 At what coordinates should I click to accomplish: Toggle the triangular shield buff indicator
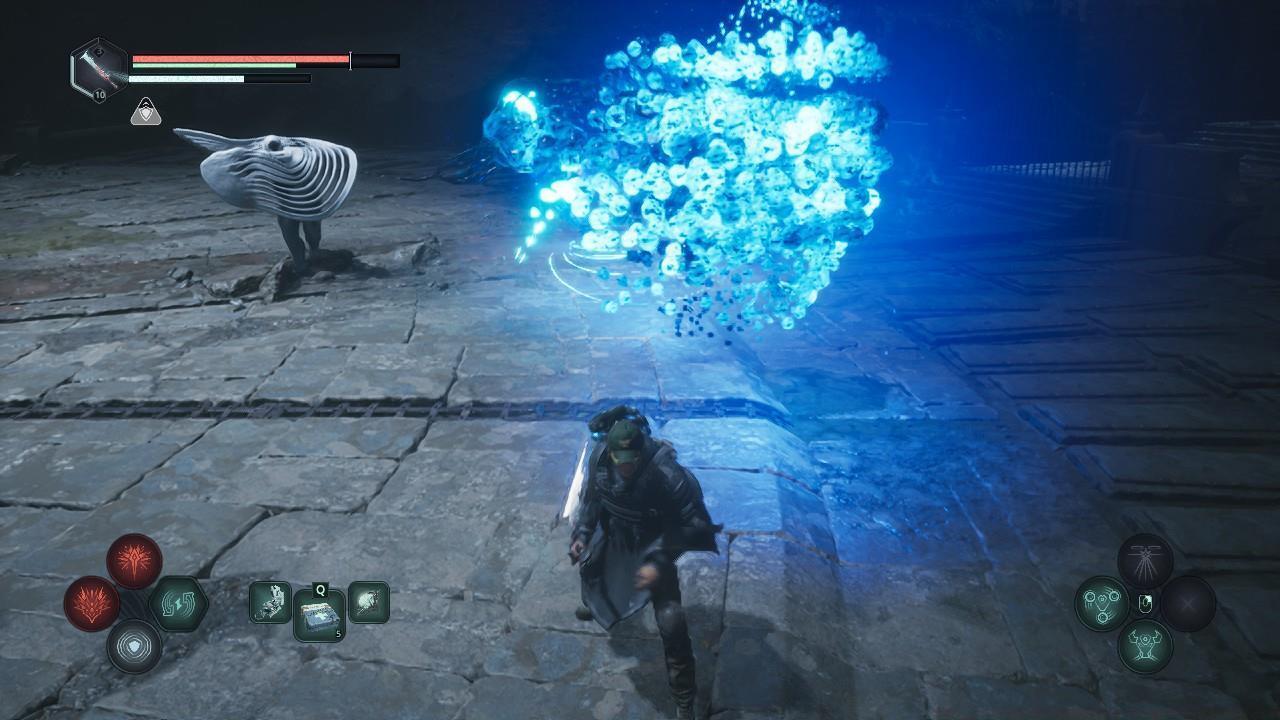tap(146, 112)
